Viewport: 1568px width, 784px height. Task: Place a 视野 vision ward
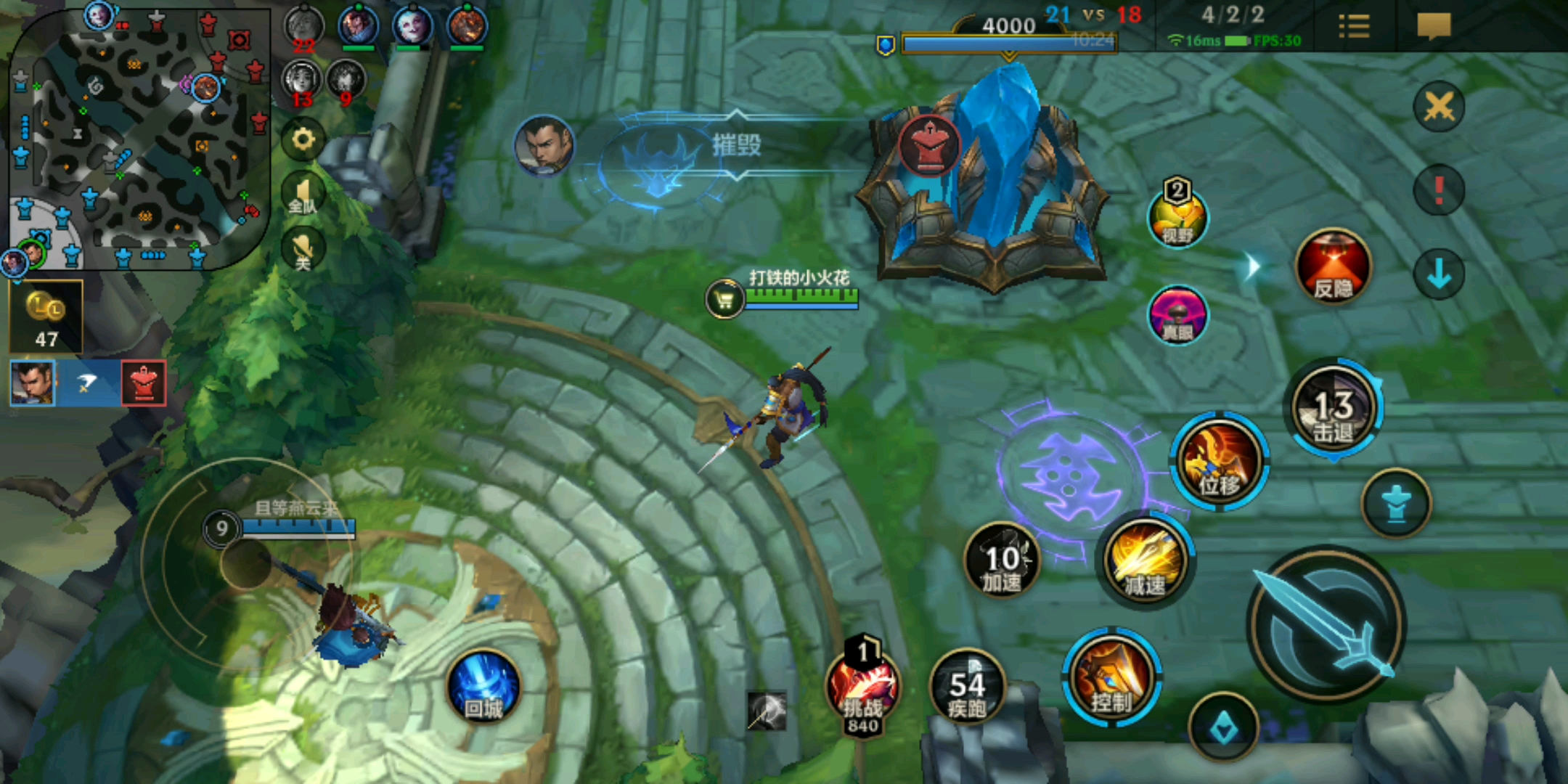click(1177, 217)
